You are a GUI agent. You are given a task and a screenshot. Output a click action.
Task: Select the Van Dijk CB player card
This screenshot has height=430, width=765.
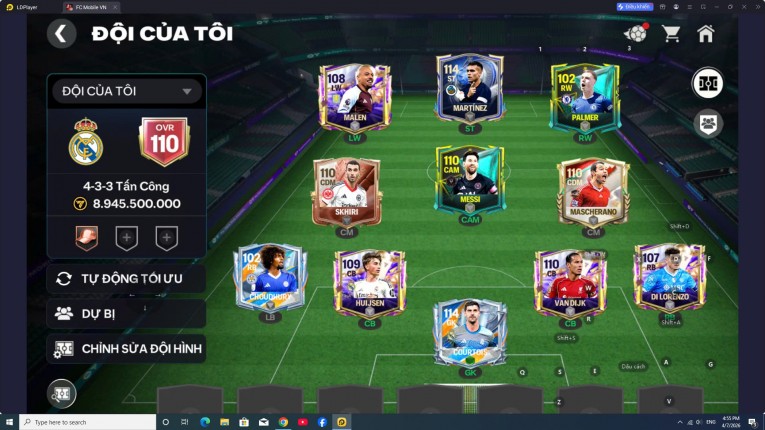click(570, 281)
